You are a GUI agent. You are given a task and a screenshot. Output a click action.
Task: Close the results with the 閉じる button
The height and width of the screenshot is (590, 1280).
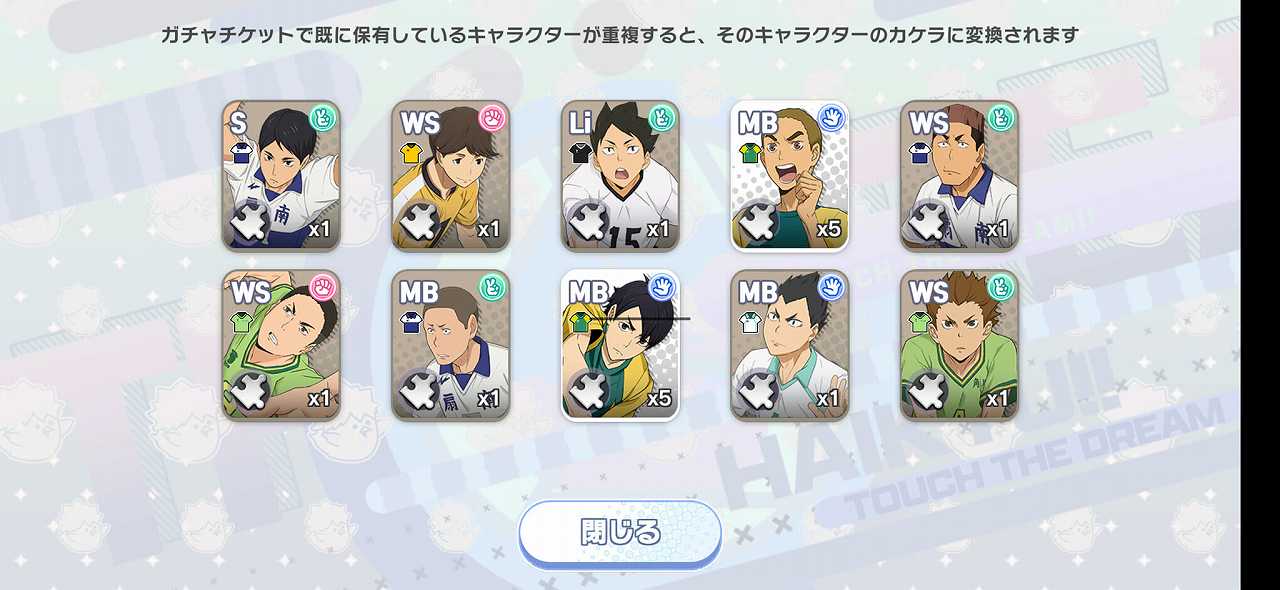[x=620, y=533]
